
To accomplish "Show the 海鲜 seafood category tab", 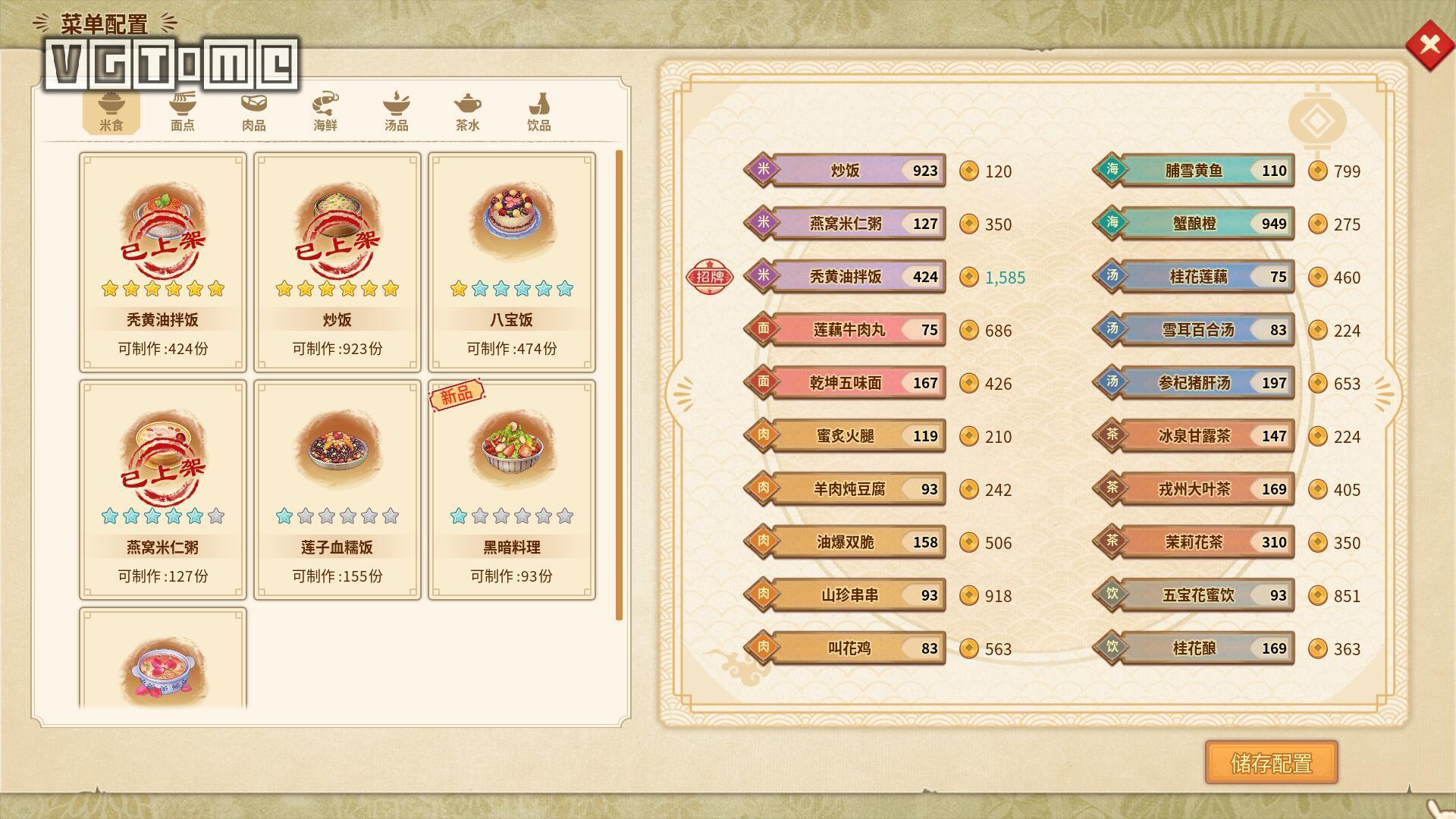I will [x=325, y=111].
